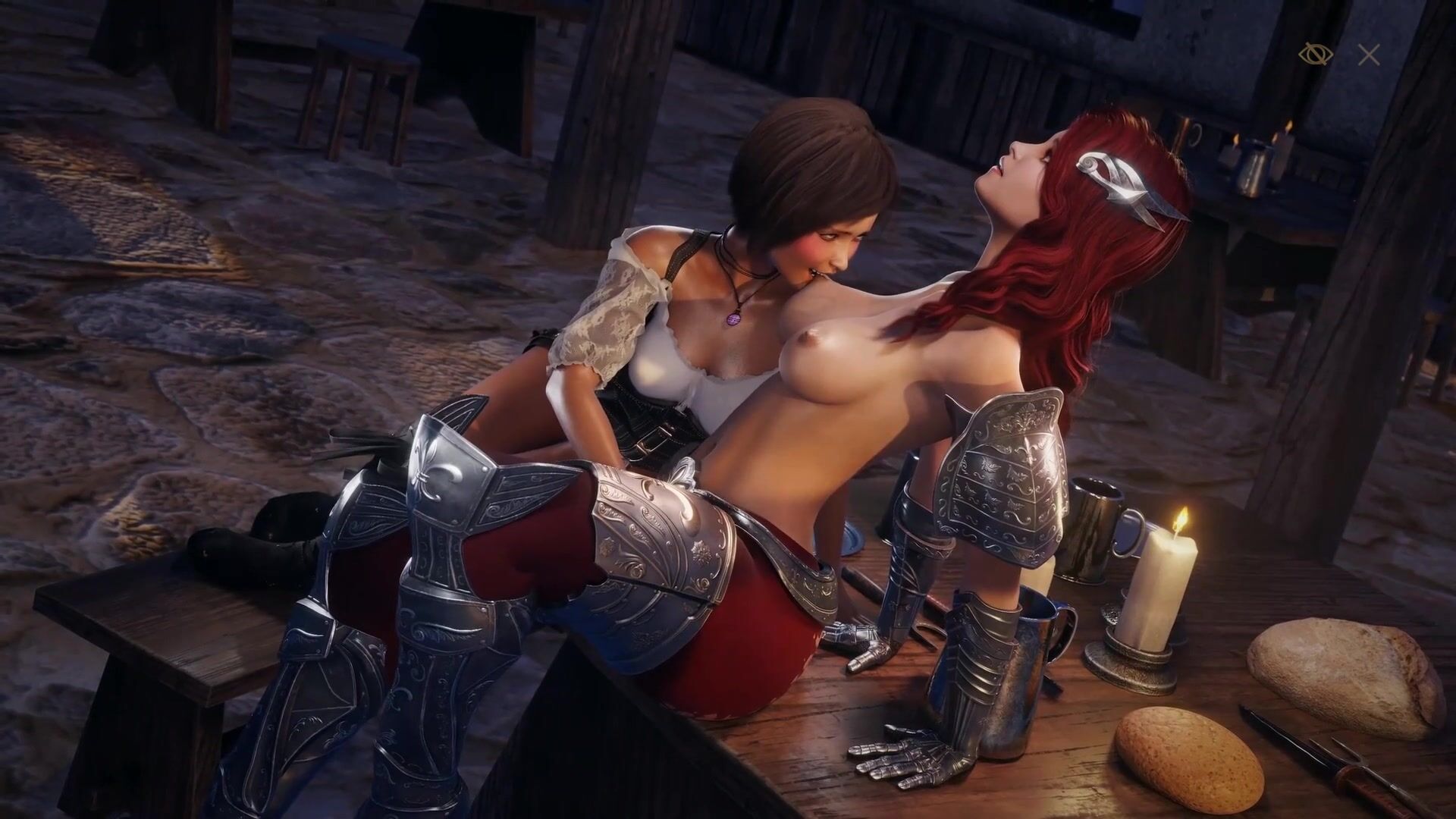Toggle the hide interface eye icon
This screenshot has height=819, width=1456.
tap(1316, 55)
